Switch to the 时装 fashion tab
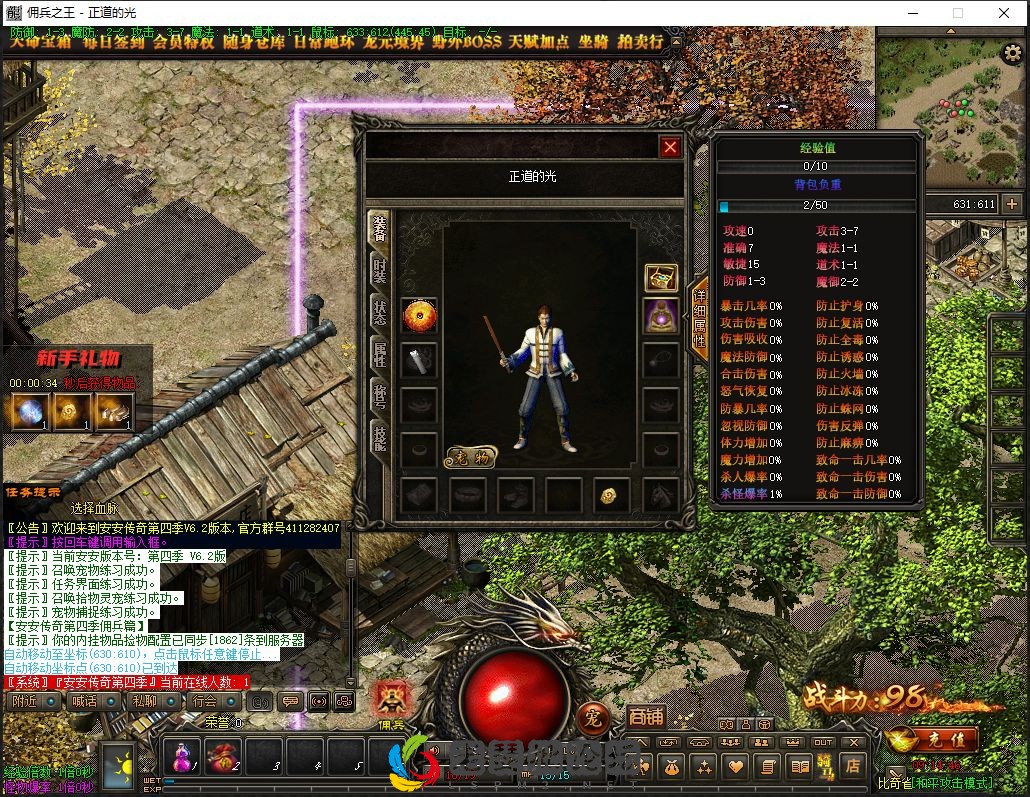This screenshot has height=797, width=1030. tap(380, 266)
